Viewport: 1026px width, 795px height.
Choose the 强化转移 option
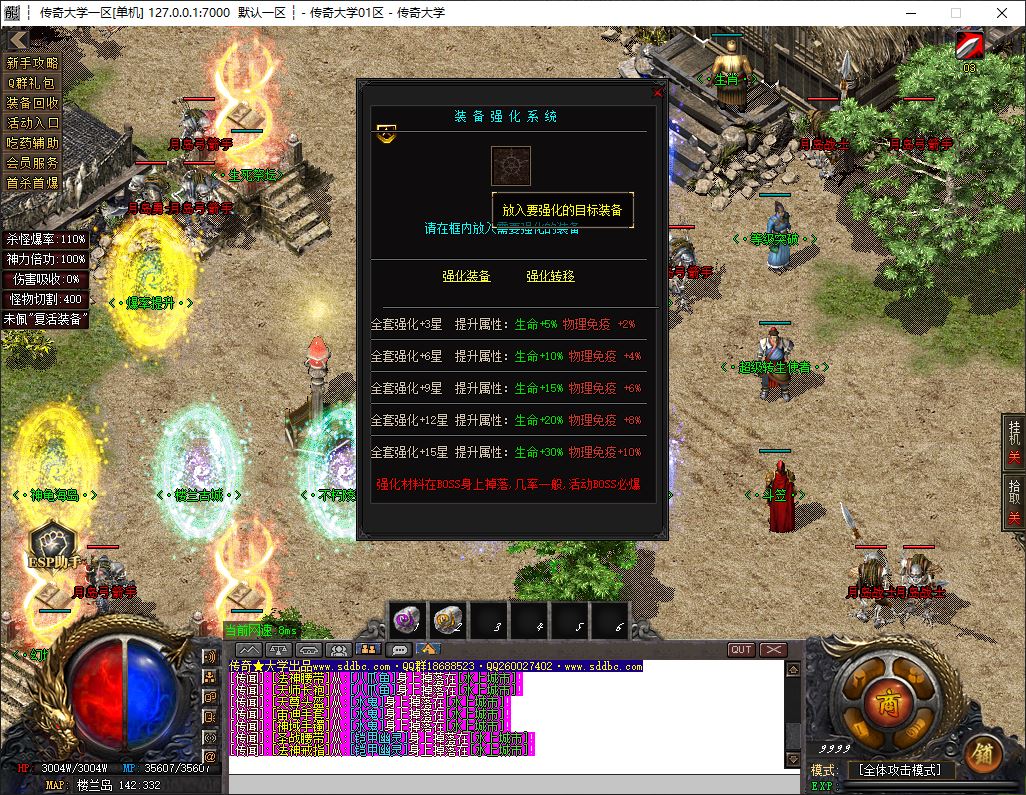tap(550, 276)
